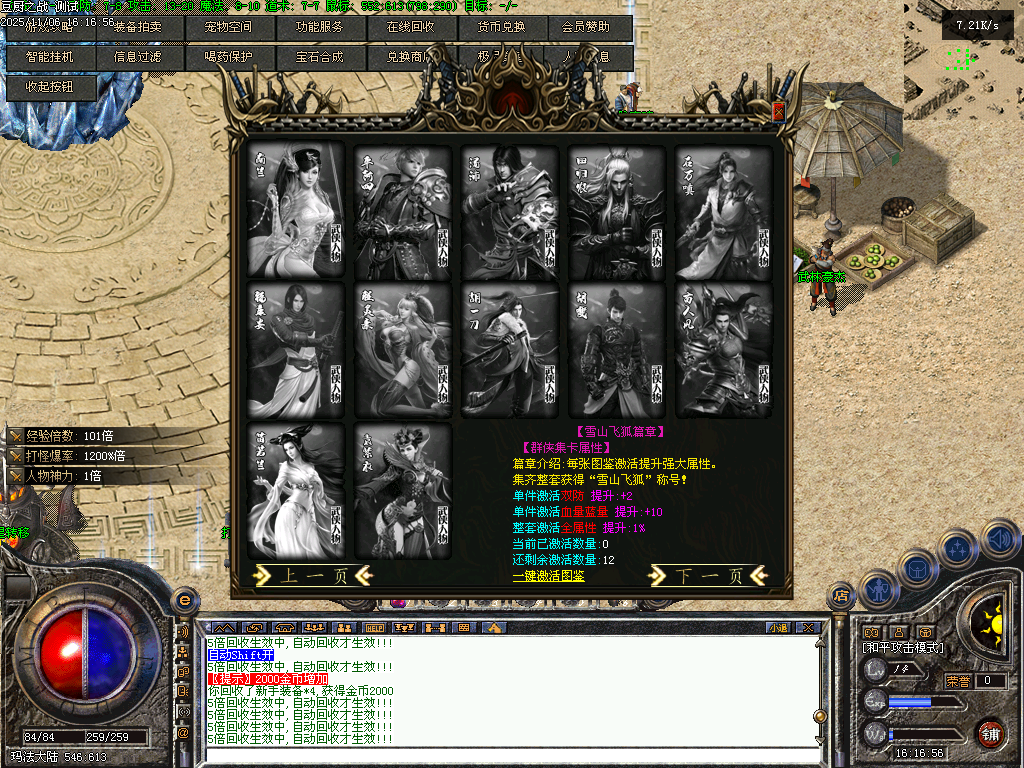
Task: Click 一键激活图鉴 to activate all cards
Action: tap(549, 576)
